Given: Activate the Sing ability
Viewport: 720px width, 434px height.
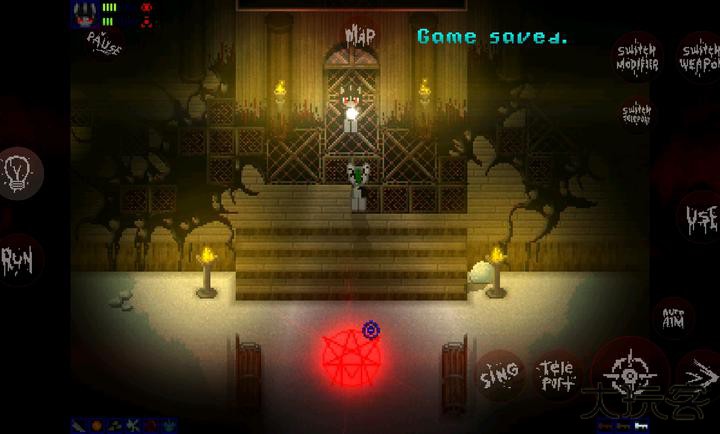Looking at the screenshot, I should click(499, 373).
